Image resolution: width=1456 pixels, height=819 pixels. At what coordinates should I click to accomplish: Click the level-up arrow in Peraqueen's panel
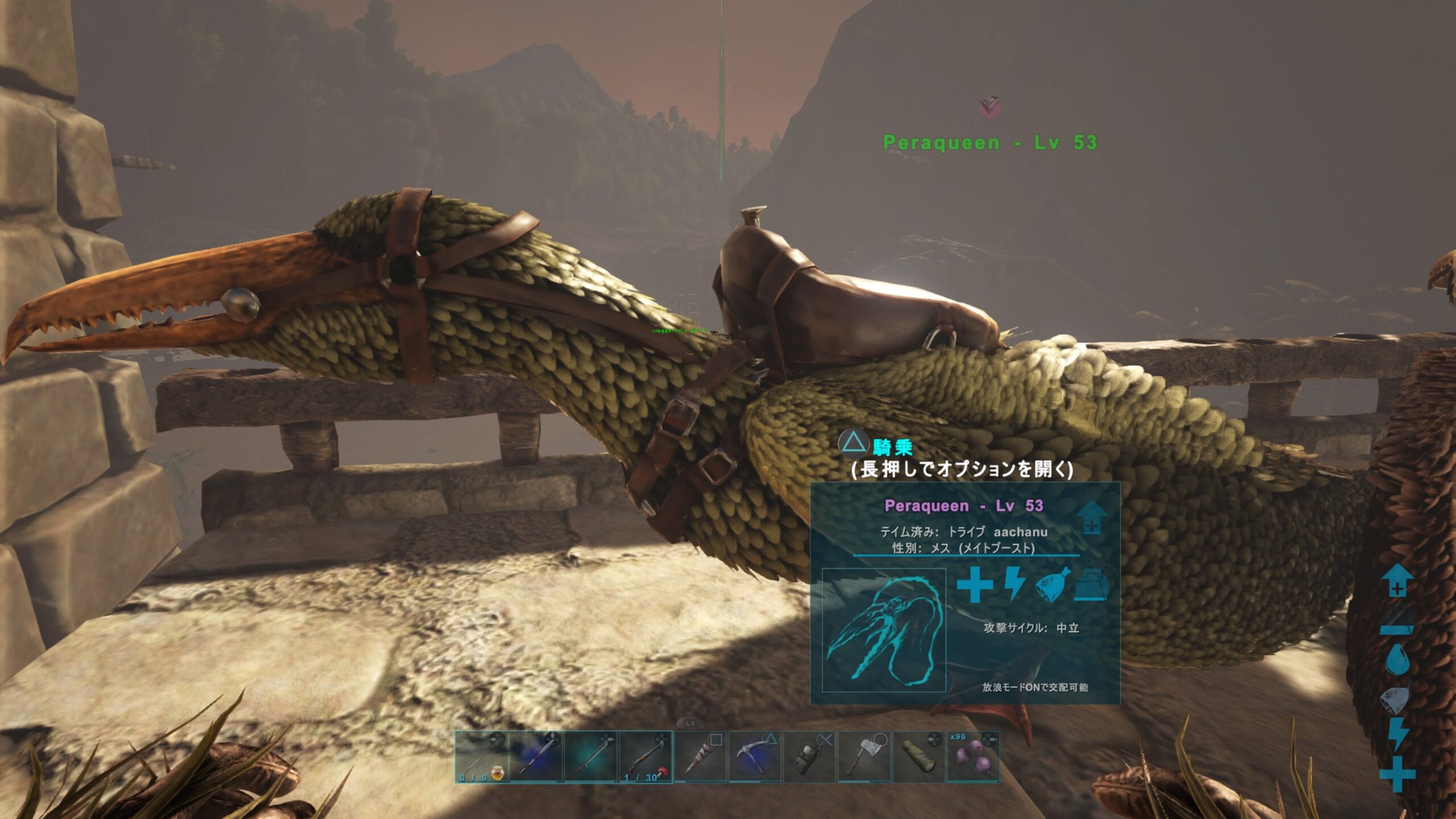pos(1091,517)
